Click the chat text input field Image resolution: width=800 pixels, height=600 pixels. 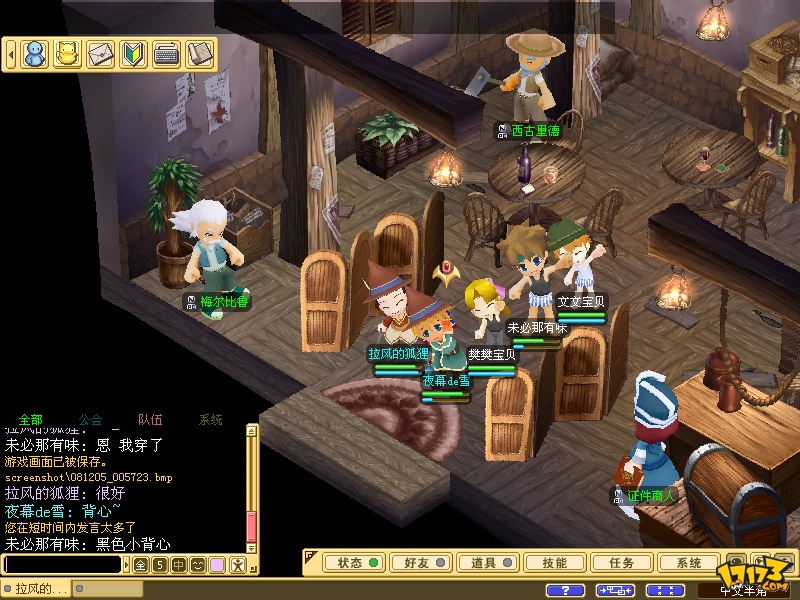[x=62, y=565]
